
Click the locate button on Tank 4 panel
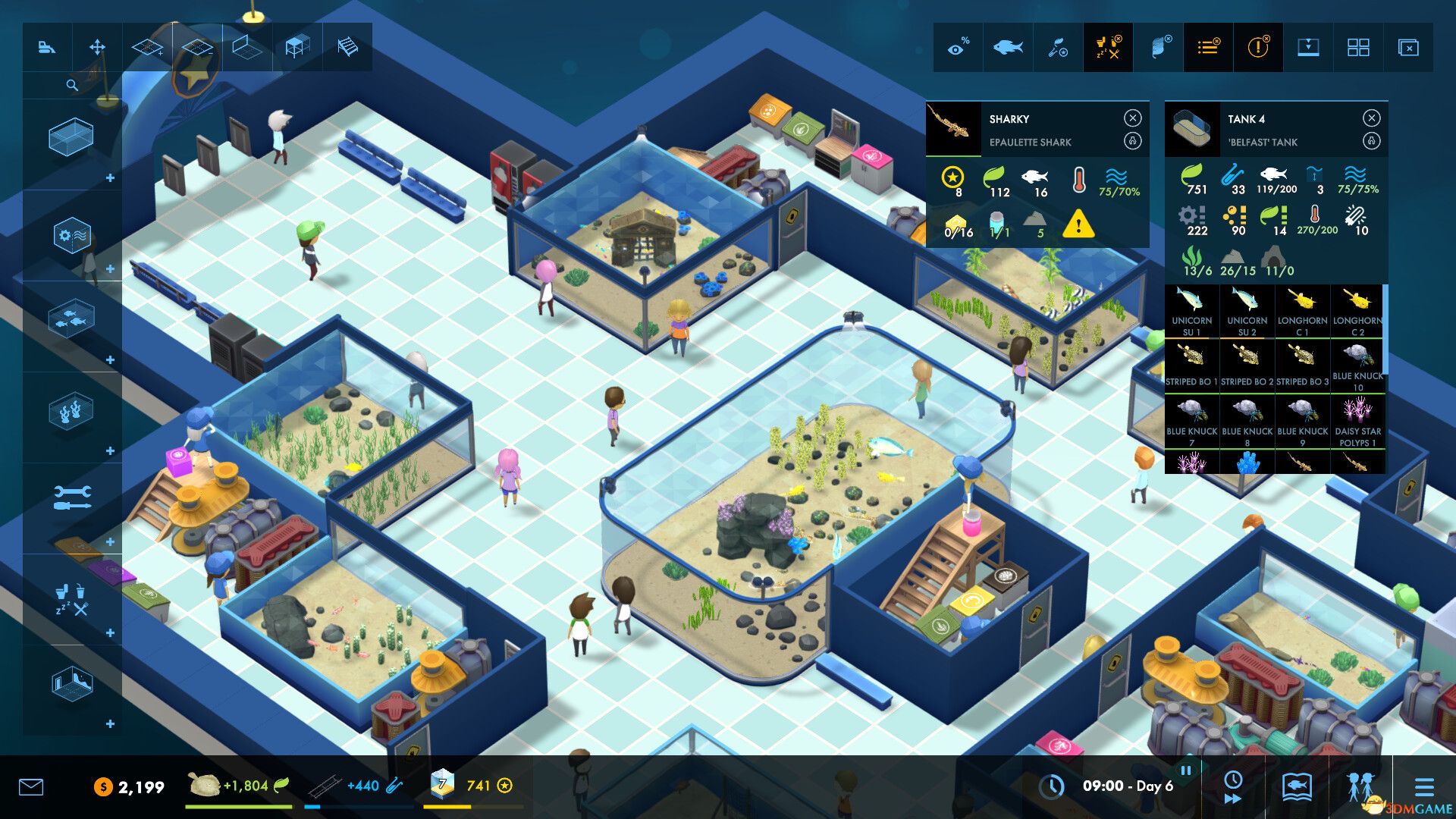[1370, 142]
